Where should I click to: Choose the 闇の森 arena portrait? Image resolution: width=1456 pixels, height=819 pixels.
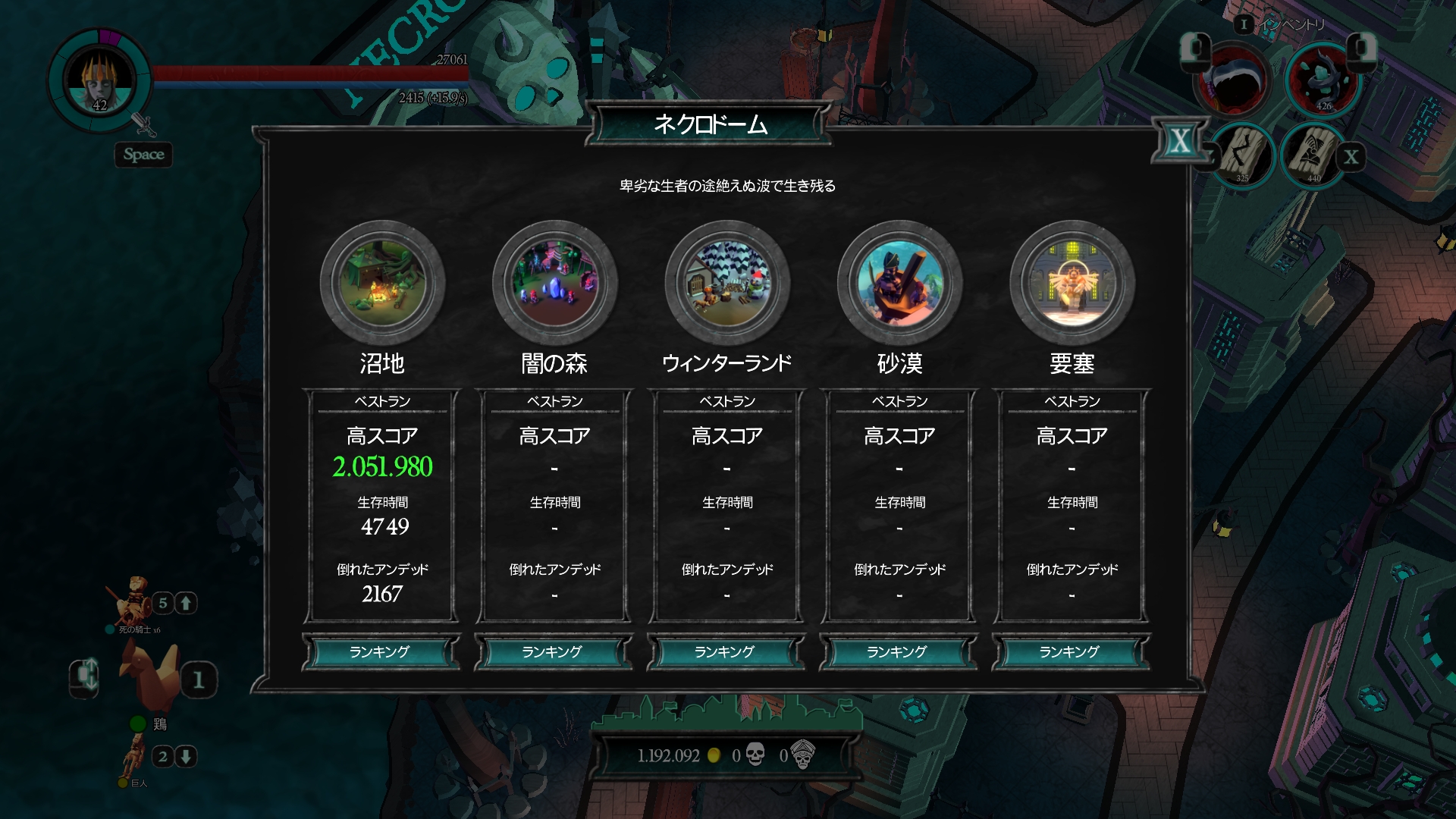[554, 283]
